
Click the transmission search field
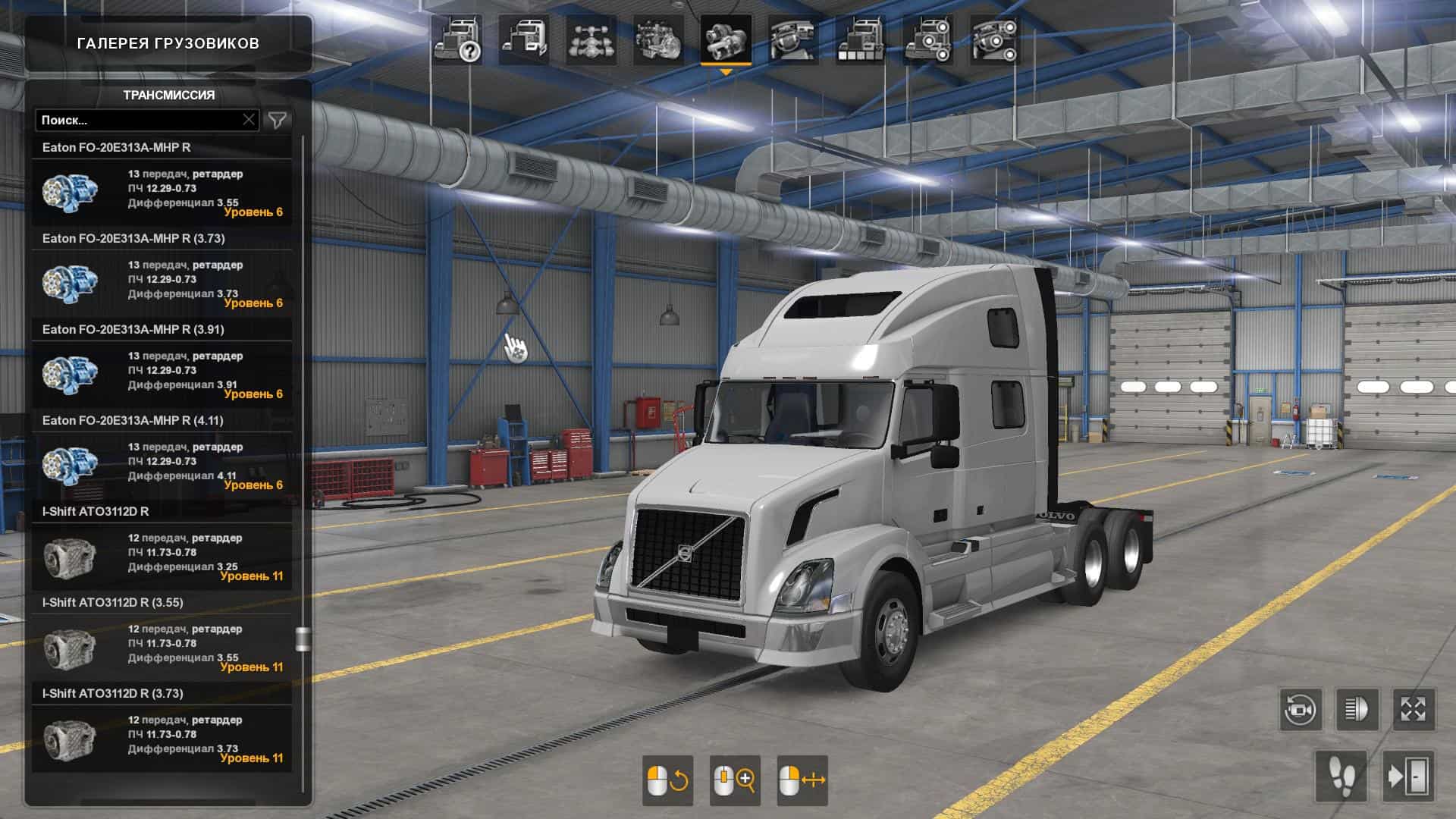pyautogui.click(x=139, y=120)
